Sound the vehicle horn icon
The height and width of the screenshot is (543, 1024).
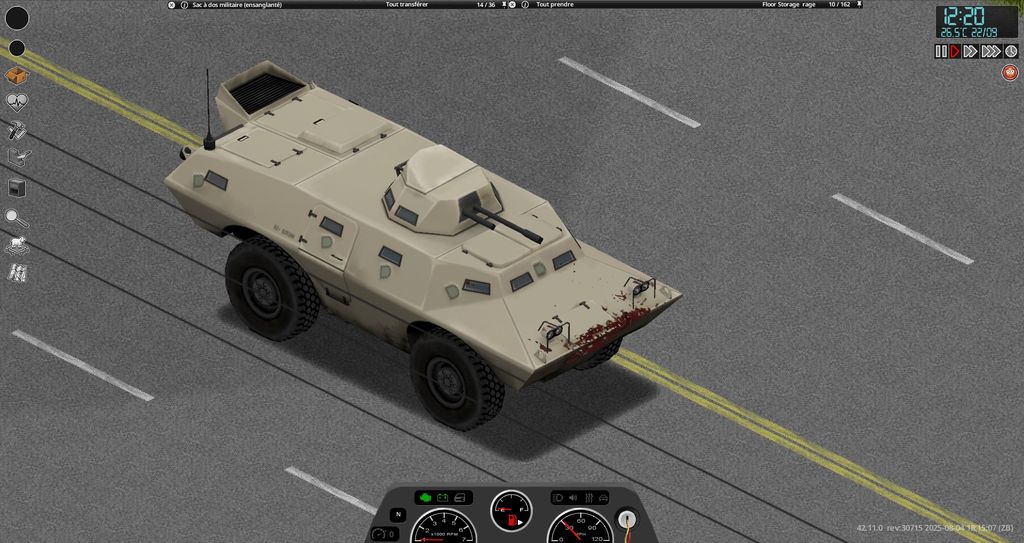click(x=573, y=497)
